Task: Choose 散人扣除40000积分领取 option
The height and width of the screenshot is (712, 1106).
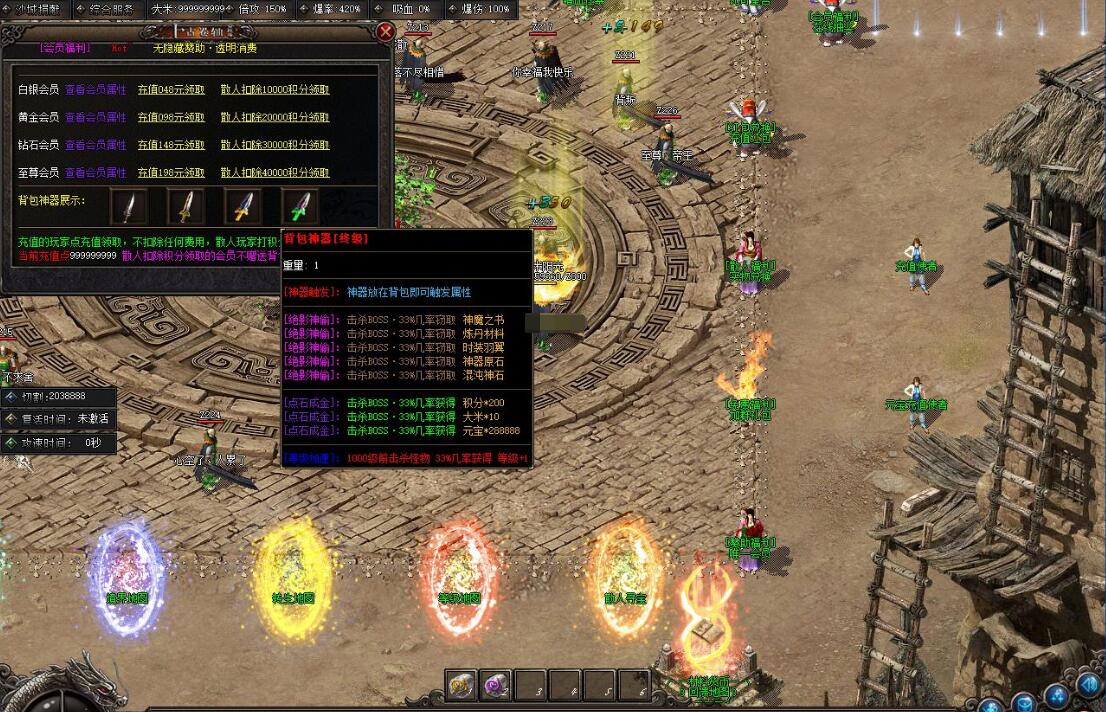Action: coord(275,173)
